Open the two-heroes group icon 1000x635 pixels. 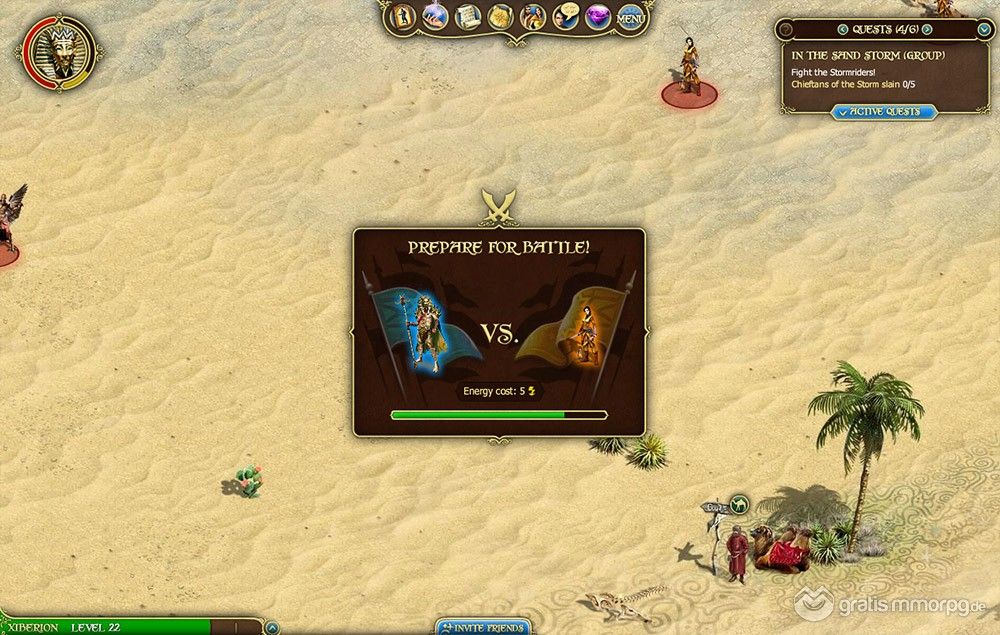(x=532, y=17)
